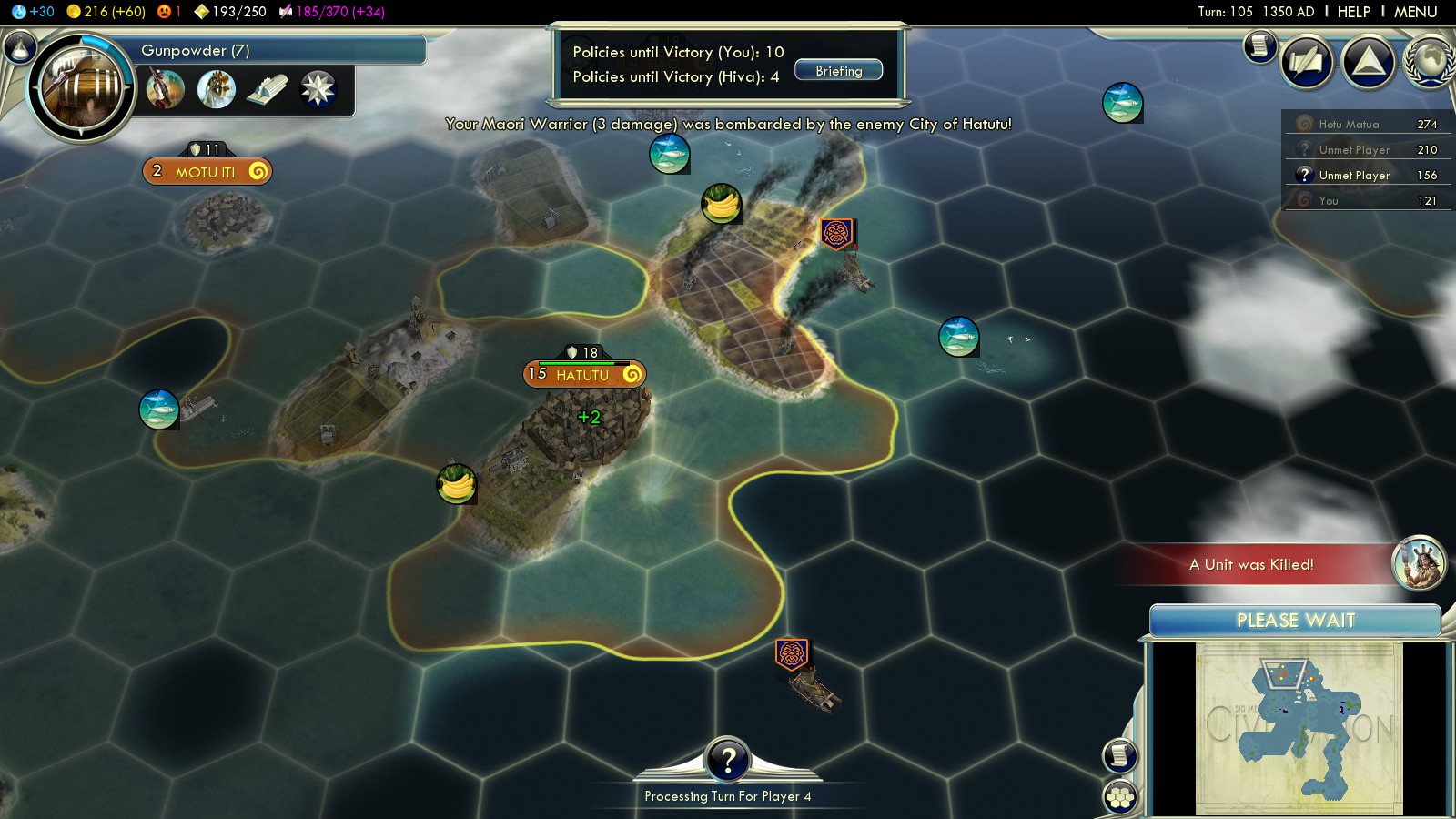Open the scroll and quill button

[x=1307, y=62]
